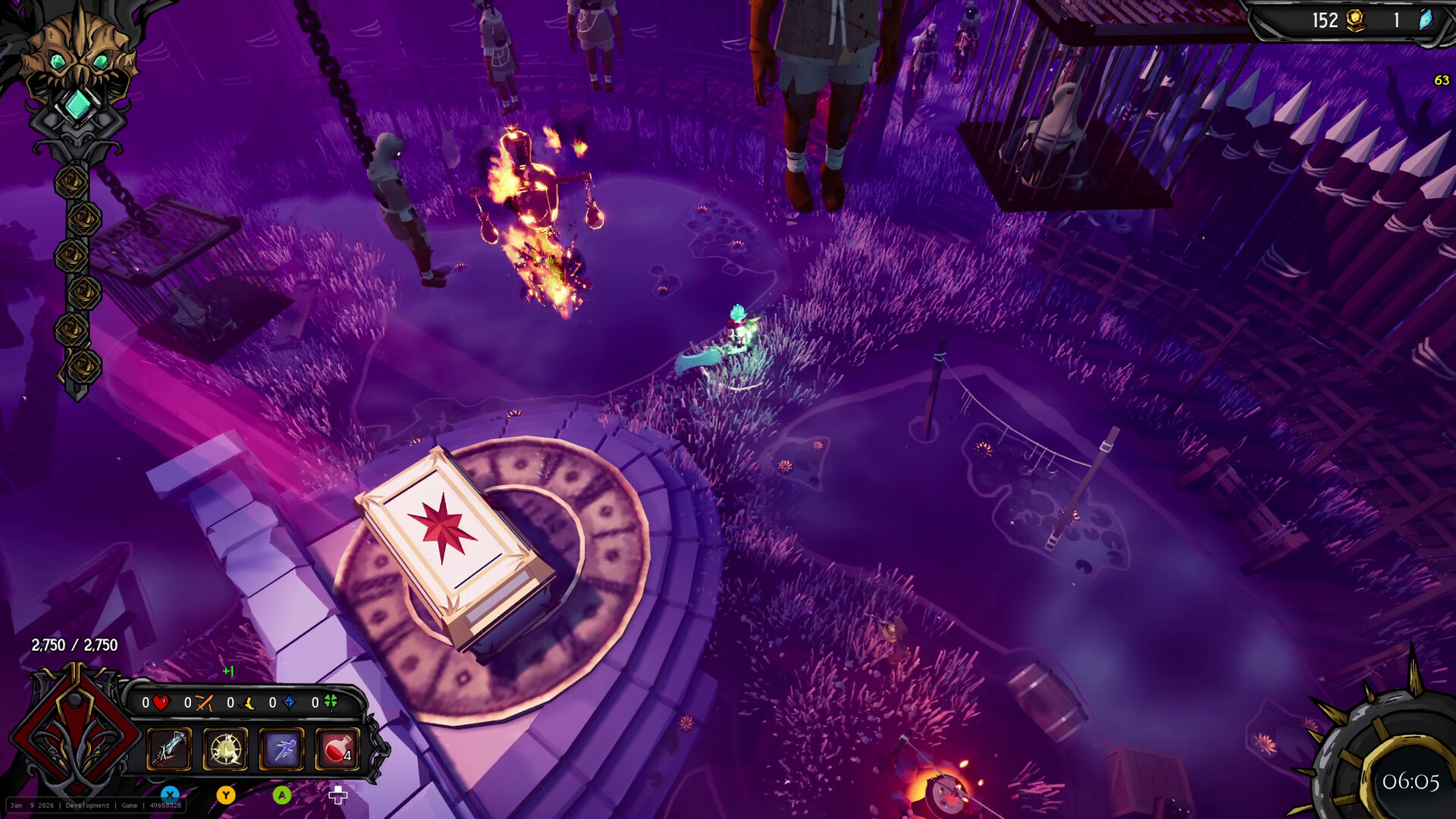Viewport: 1456px width, 819px height.
Task: Click the orange crossed swords stat icon
Action: [203, 703]
